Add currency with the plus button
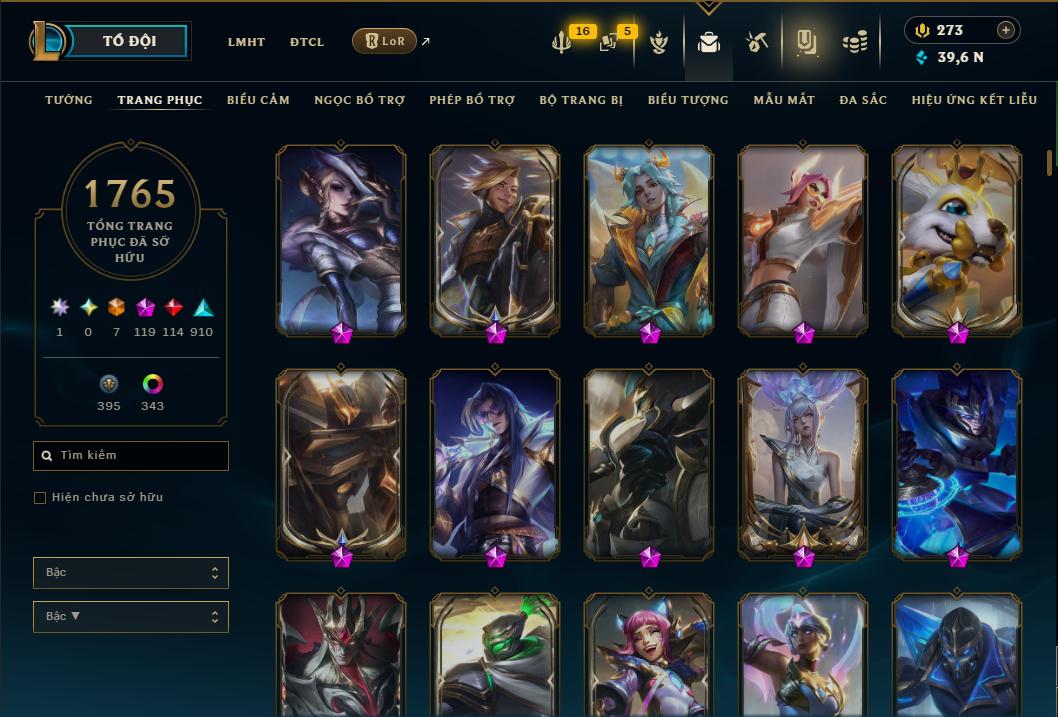This screenshot has height=717, width=1058. pos(1006,30)
